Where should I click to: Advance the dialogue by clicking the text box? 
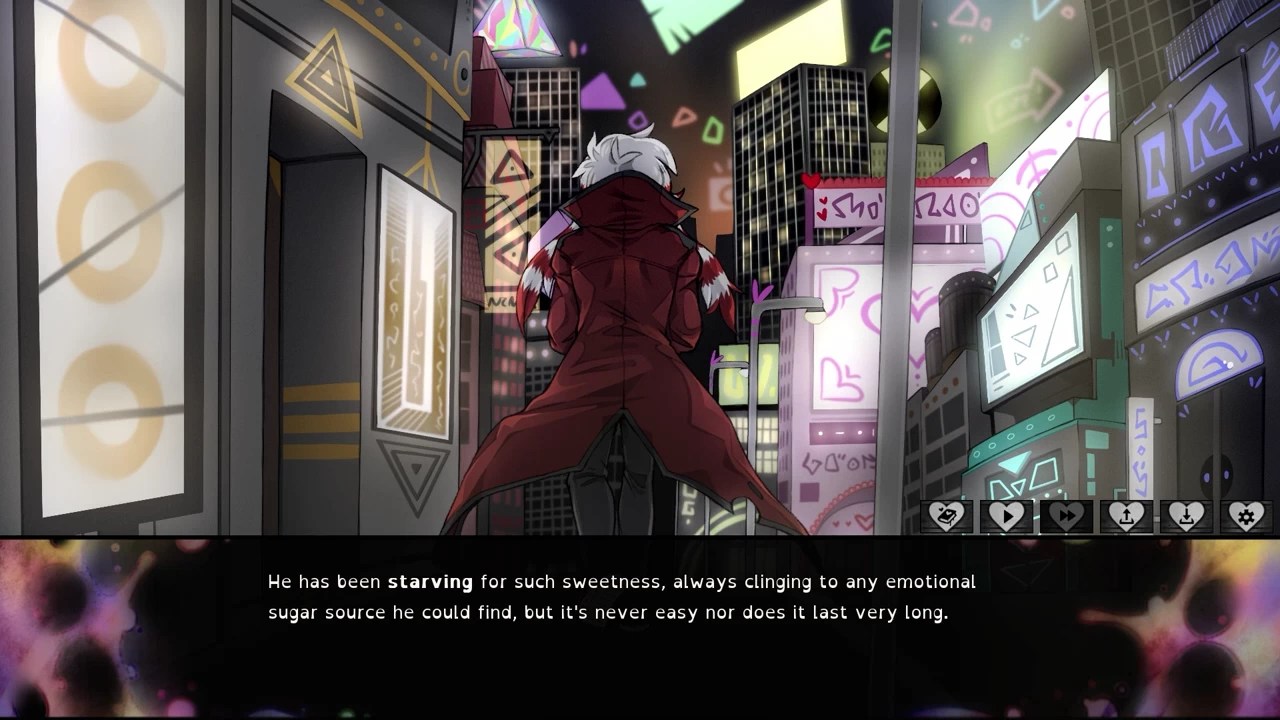click(640, 628)
